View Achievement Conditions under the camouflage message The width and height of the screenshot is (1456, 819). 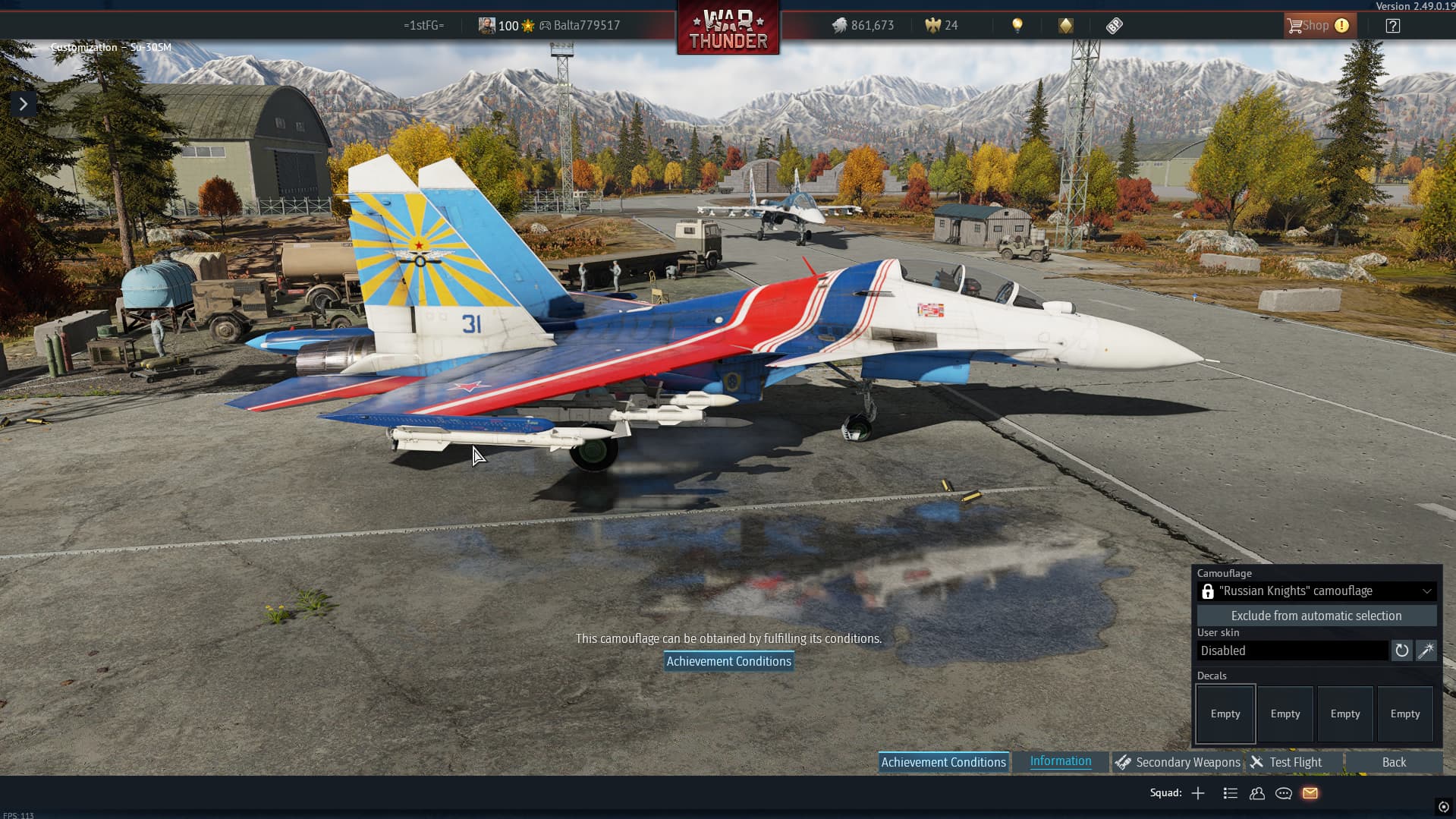coord(728,661)
